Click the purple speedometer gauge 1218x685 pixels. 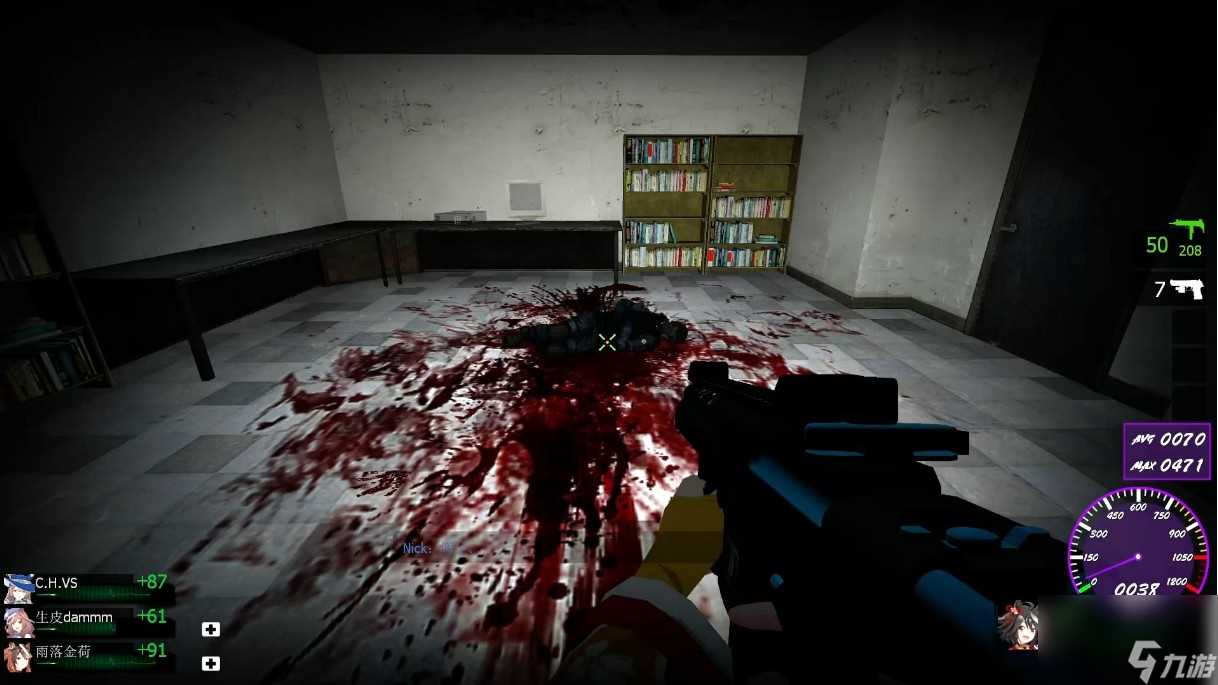1138,545
